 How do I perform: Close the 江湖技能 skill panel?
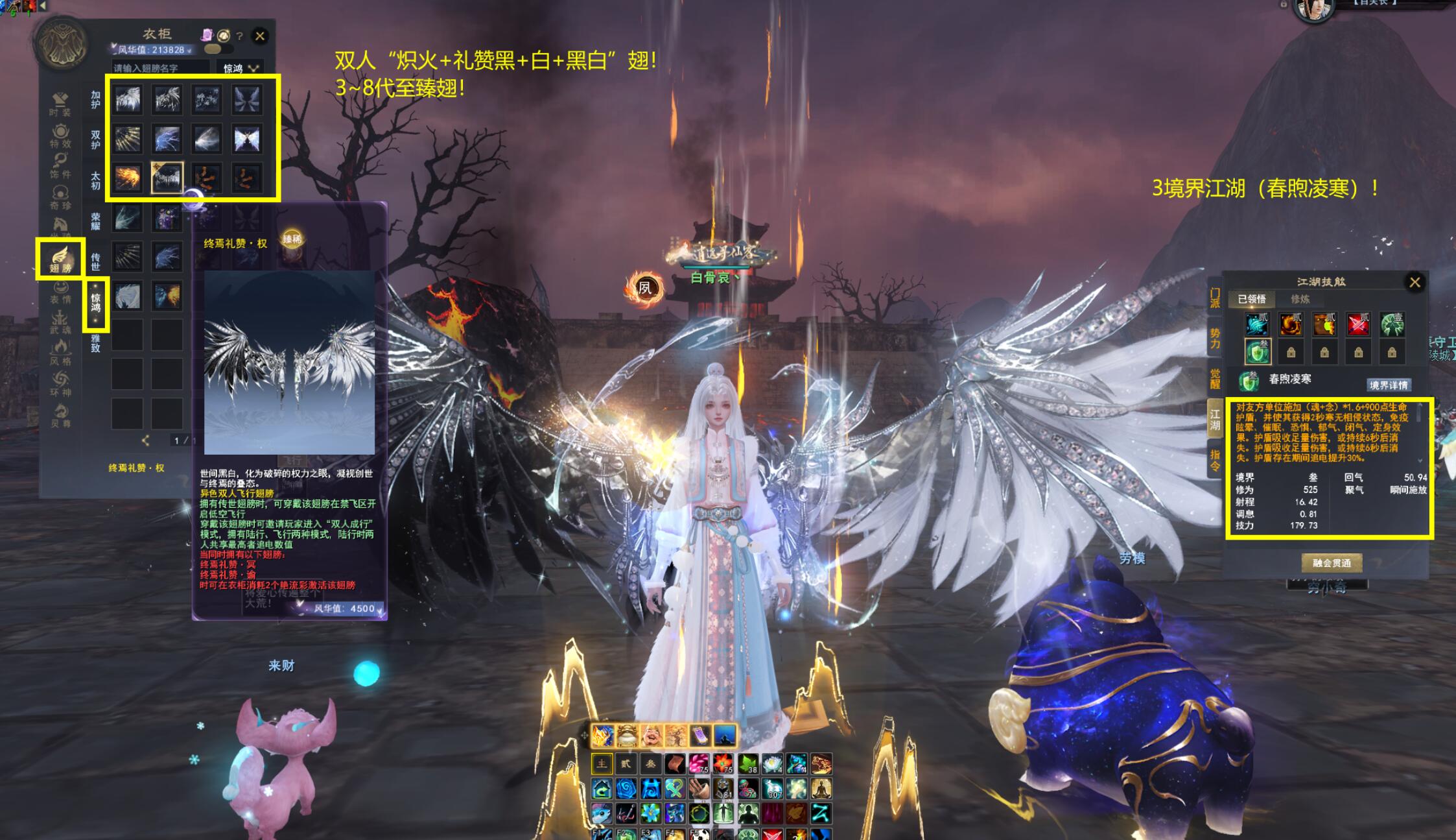(1415, 282)
